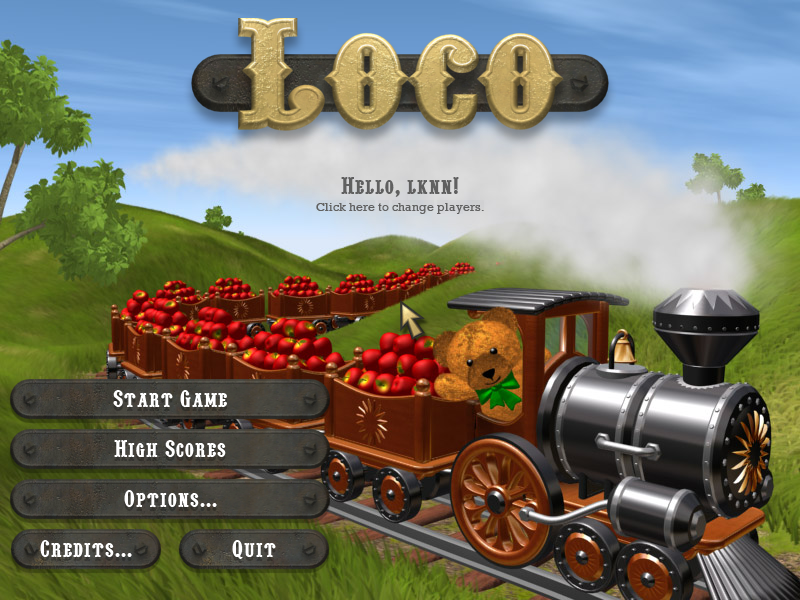Open the Options menu
Screen dimensions: 800x600
coord(170,499)
